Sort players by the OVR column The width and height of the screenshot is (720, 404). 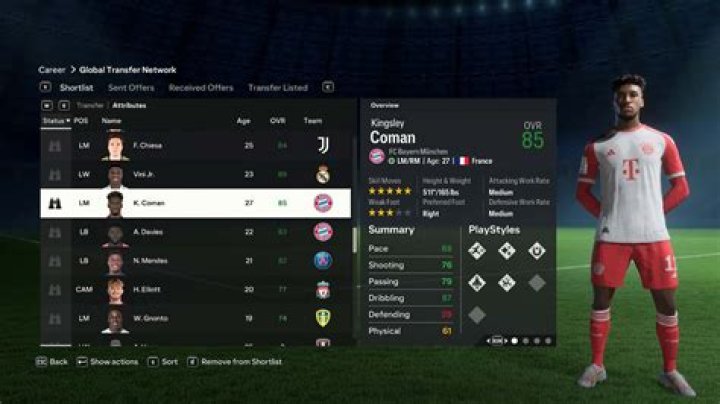(x=279, y=120)
